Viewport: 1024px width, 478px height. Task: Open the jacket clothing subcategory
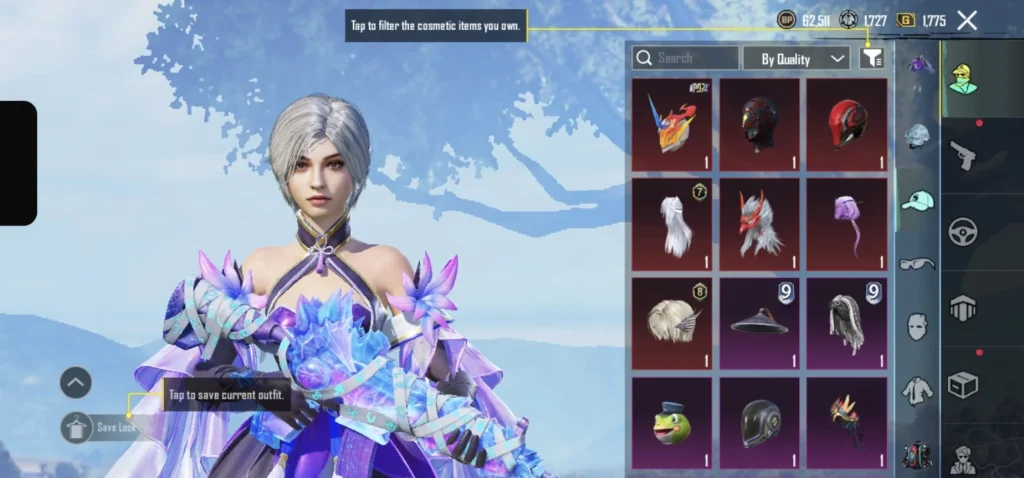coord(917,390)
